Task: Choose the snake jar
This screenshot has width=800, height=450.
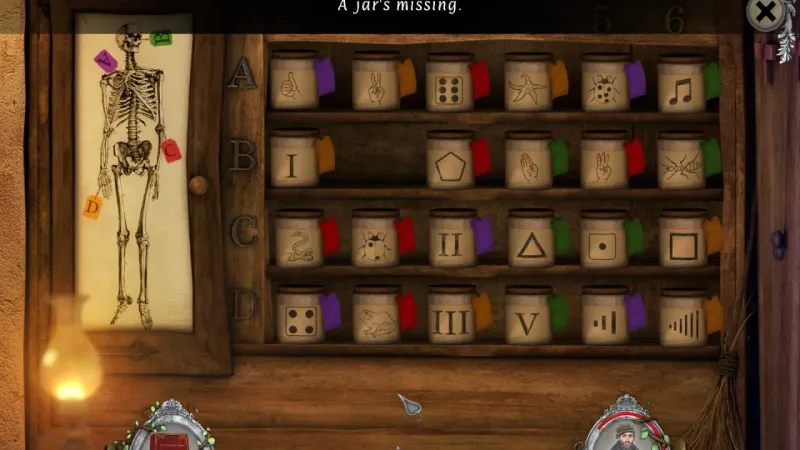Action: coord(298,242)
